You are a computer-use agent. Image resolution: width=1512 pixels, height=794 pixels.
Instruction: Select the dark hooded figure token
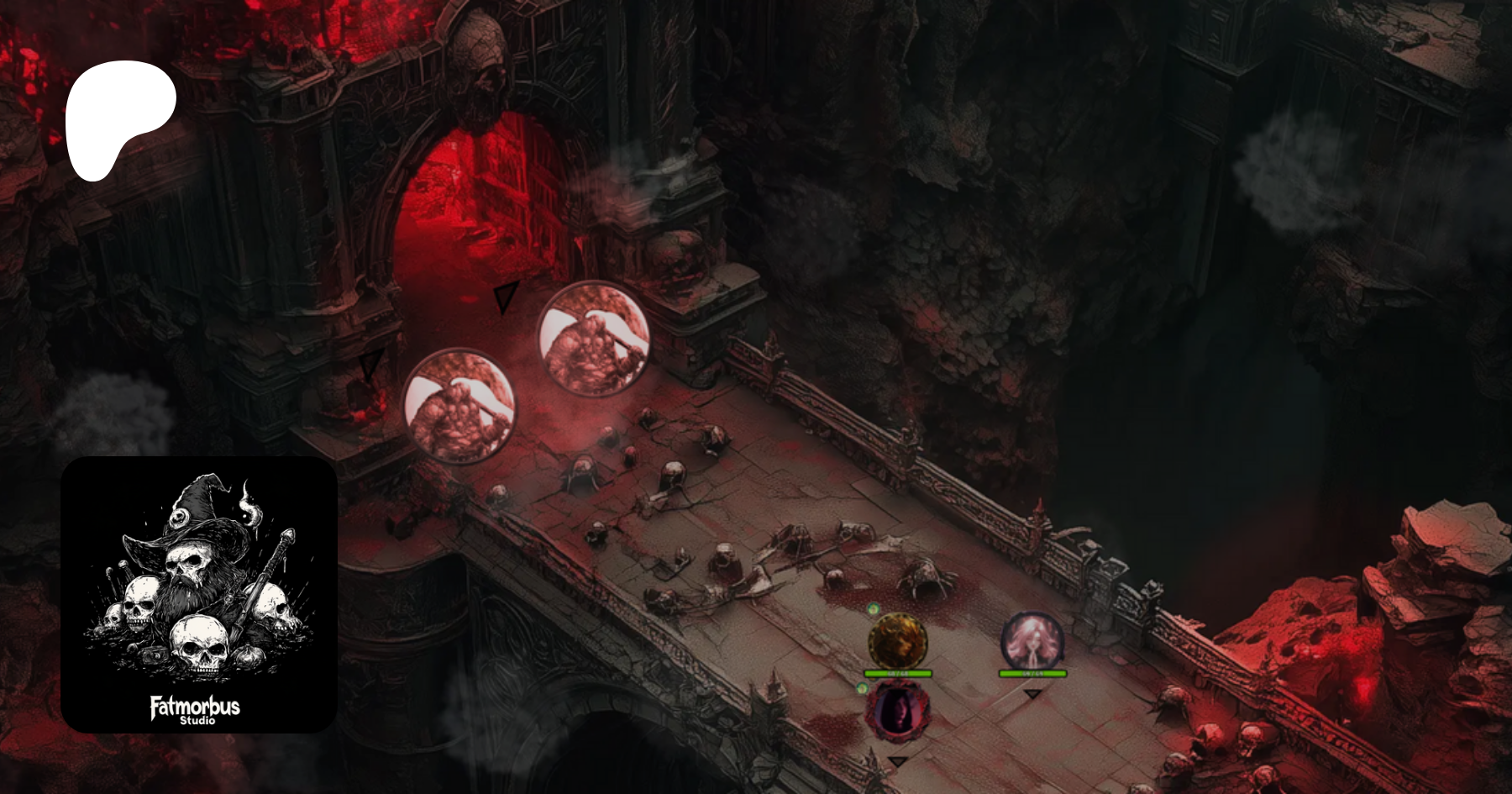[x=897, y=710]
